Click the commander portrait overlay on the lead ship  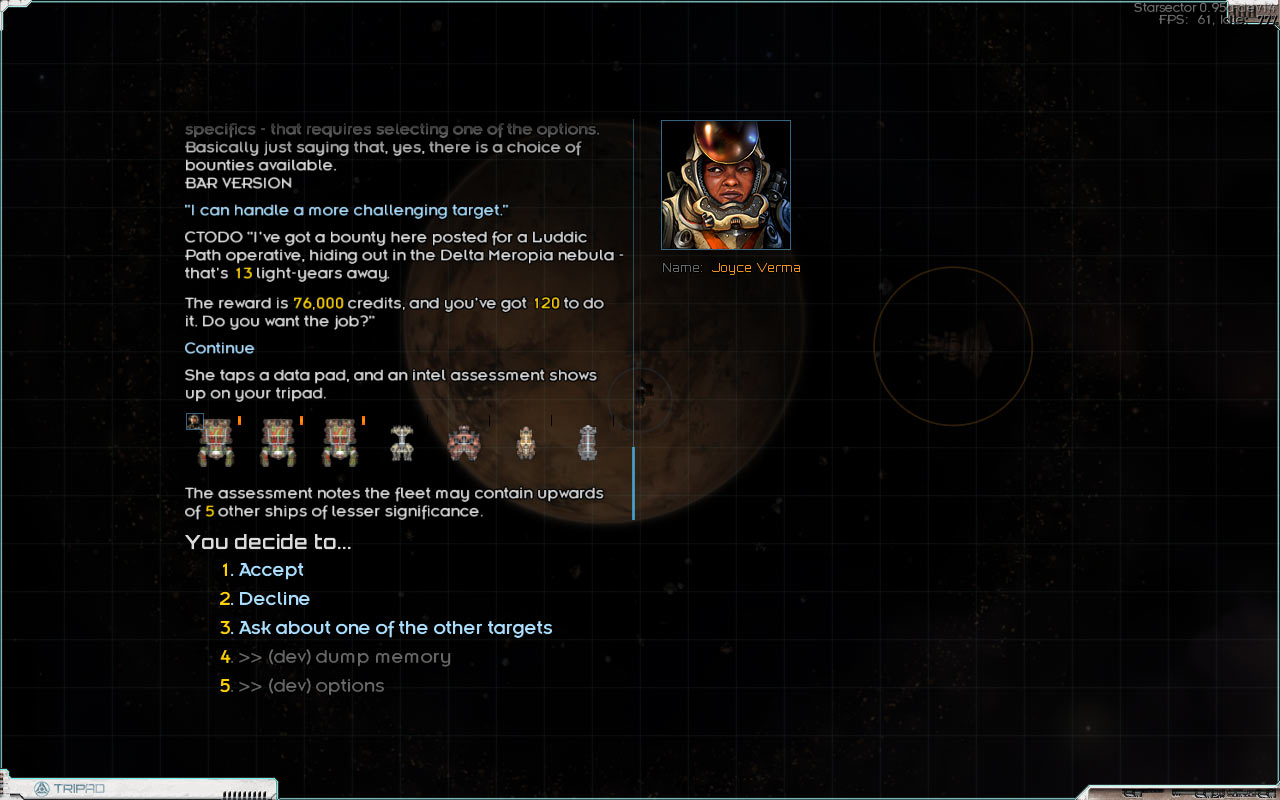[x=193, y=421]
